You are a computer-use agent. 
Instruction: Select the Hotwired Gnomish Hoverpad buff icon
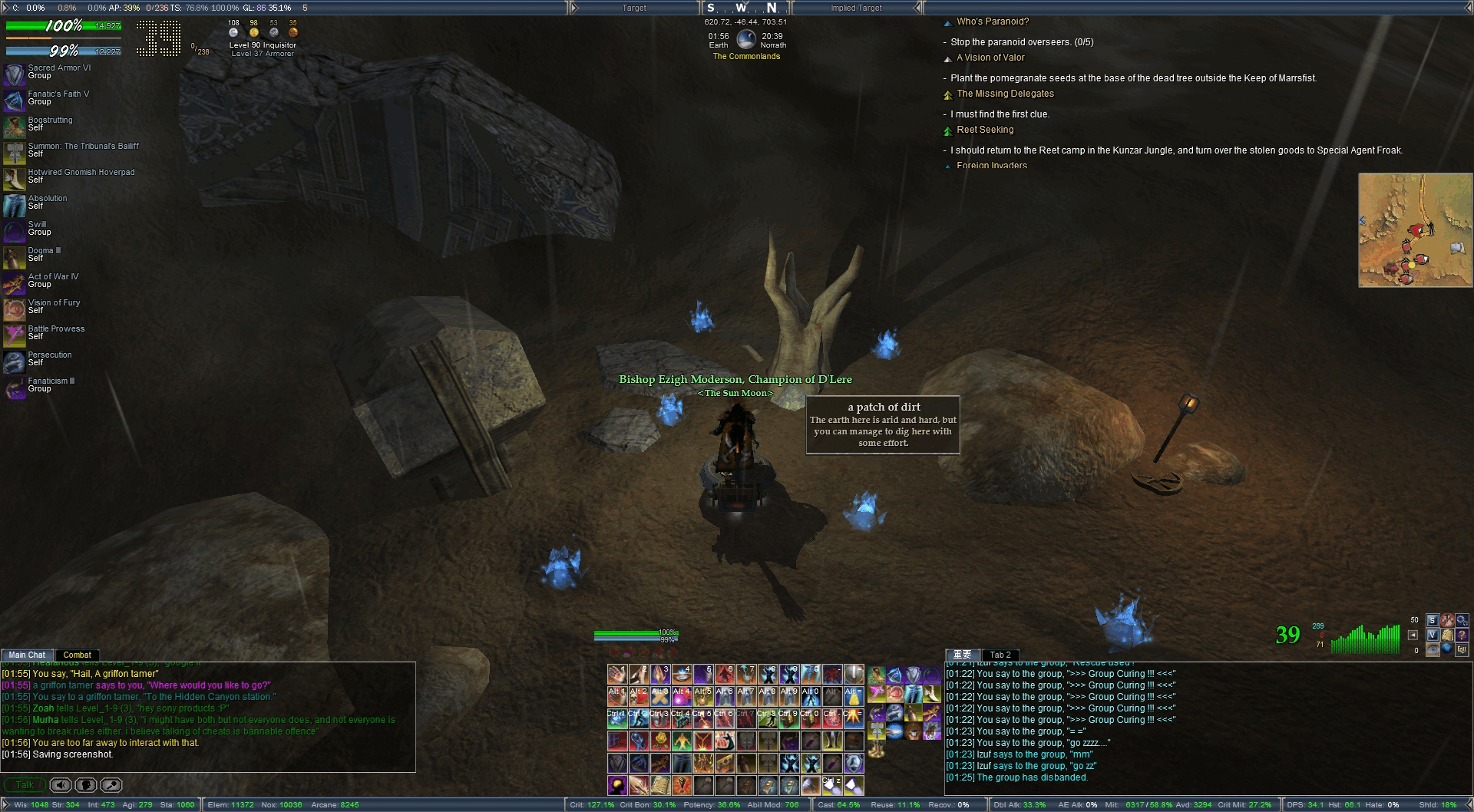click(x=15, y=178)
